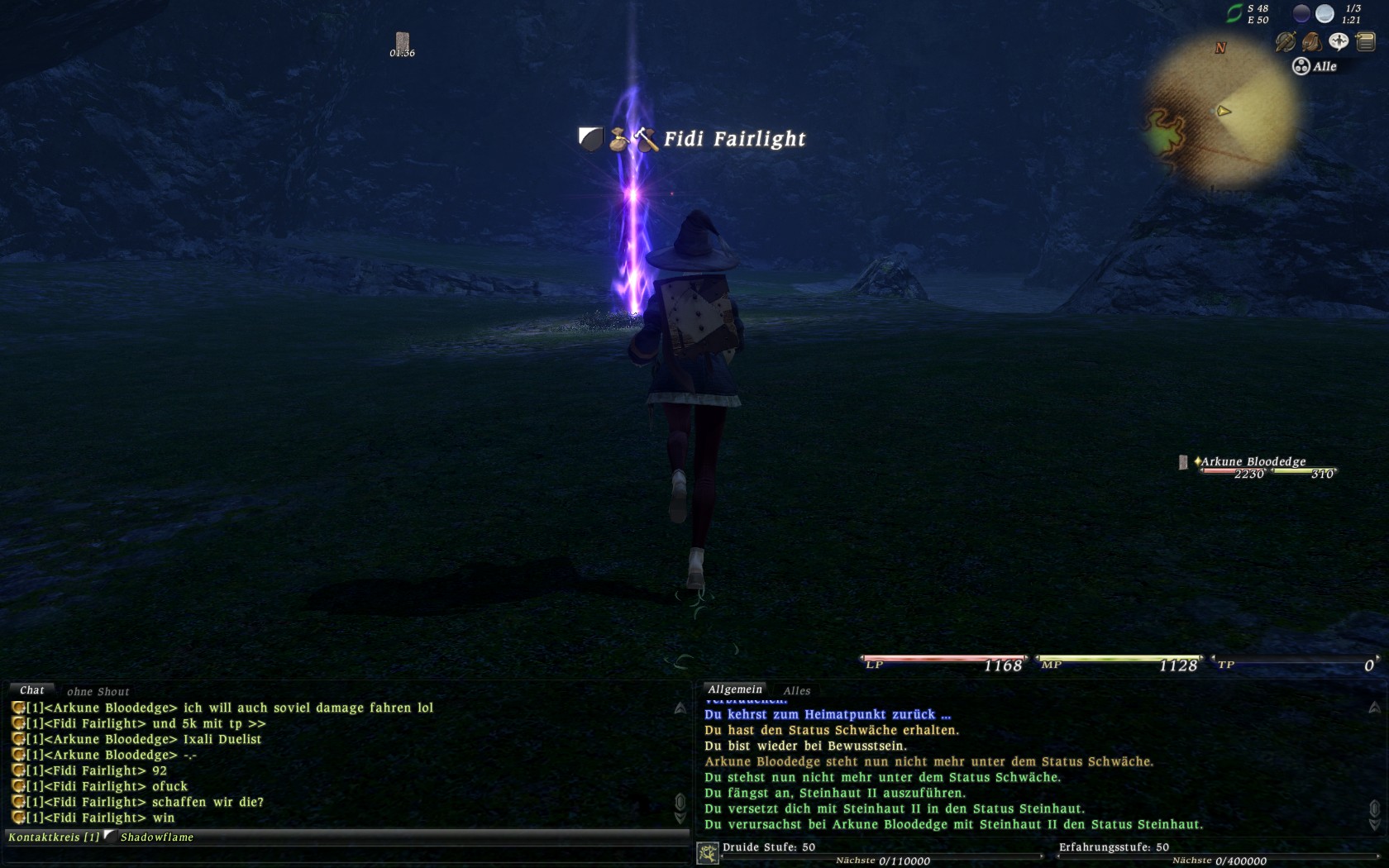
Task: Click the status timer icon showing 01:36
Action: pyautogui.click(x=402, y=41)
